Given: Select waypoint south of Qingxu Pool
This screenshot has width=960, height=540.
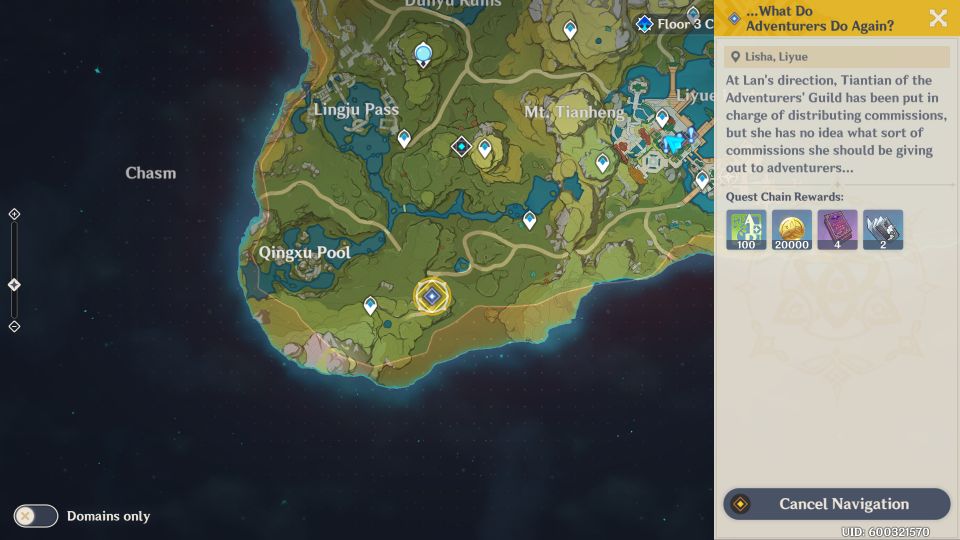Looking at the screenshot, I should pyautogui.click(x=370, y=305).
